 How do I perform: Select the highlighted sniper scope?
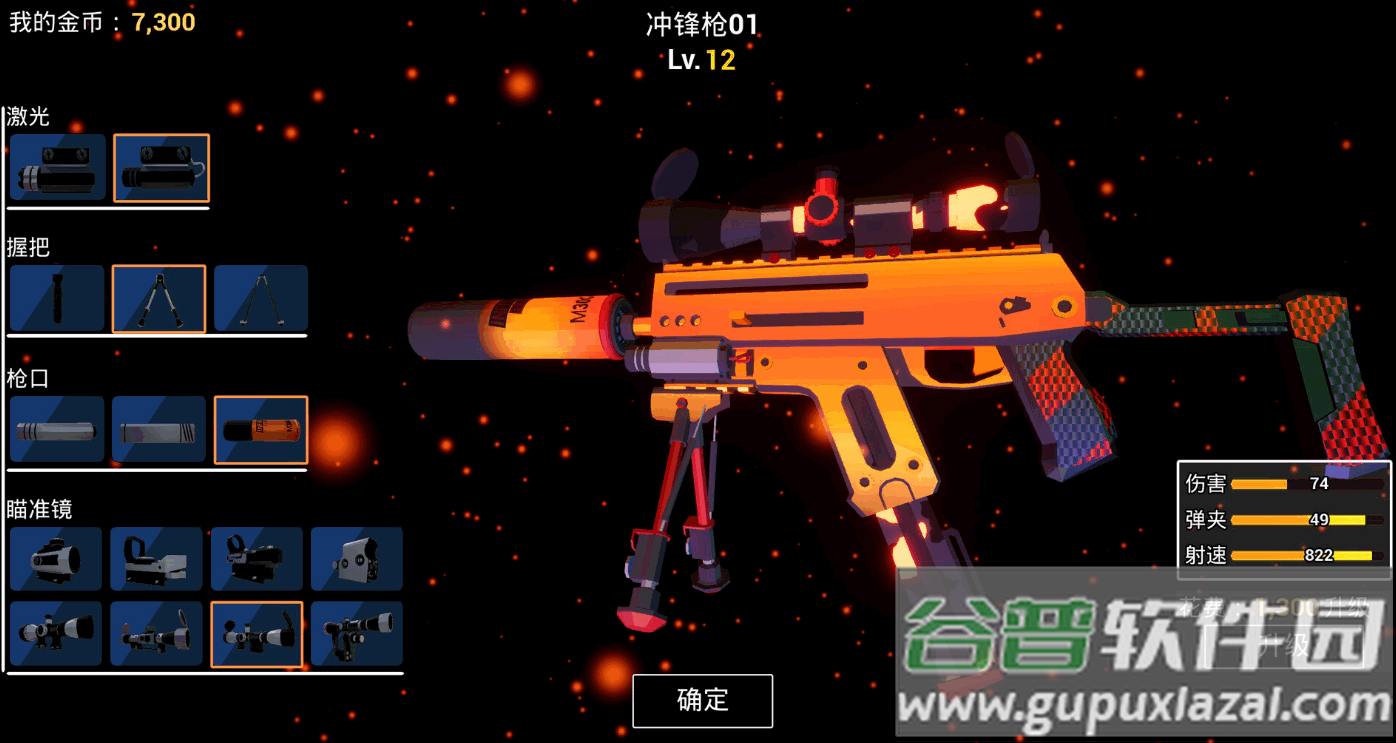pyautogui.click(x=257, y=634)
